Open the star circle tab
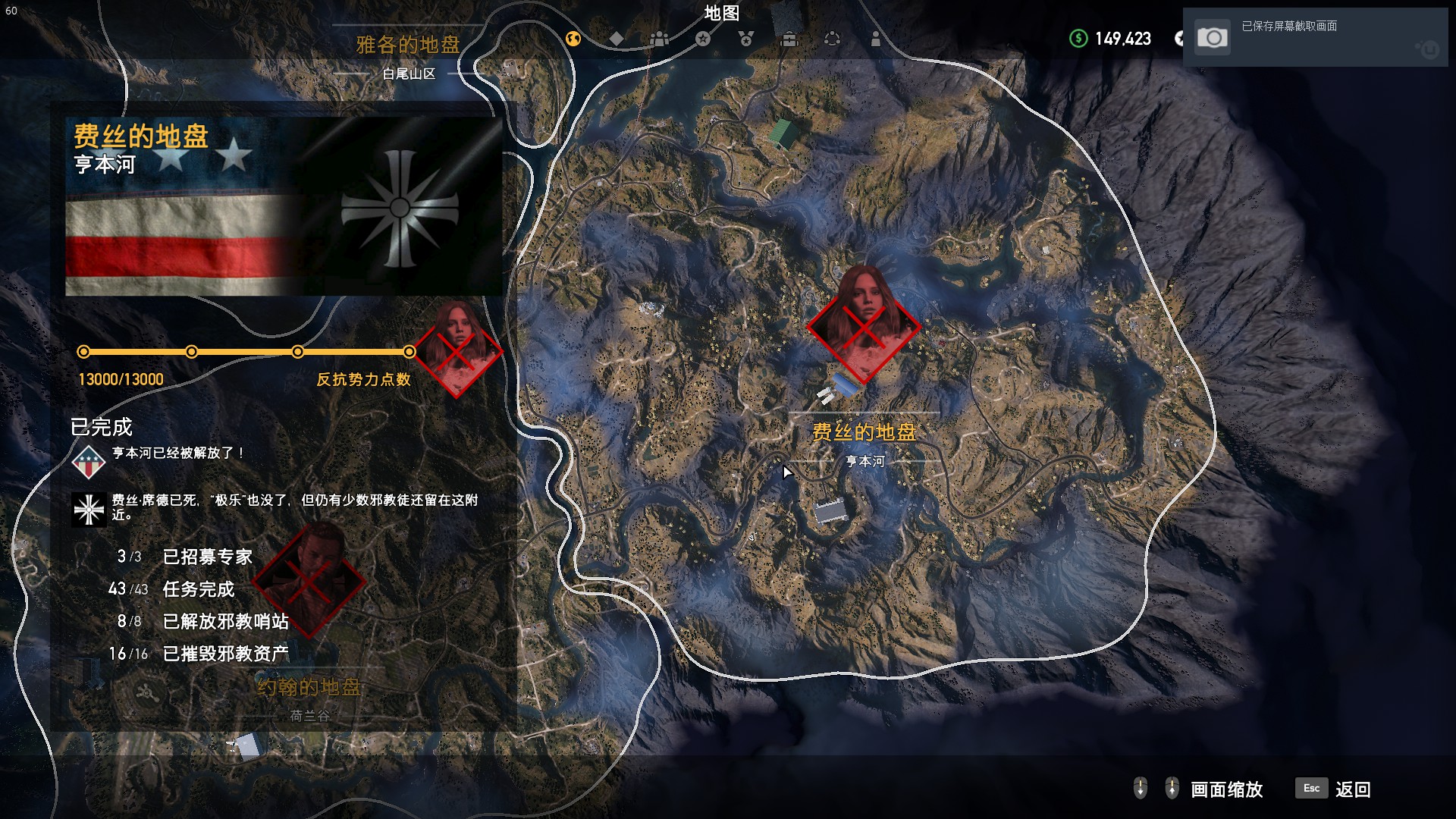The image size is (1456, 819). (703, 39)
